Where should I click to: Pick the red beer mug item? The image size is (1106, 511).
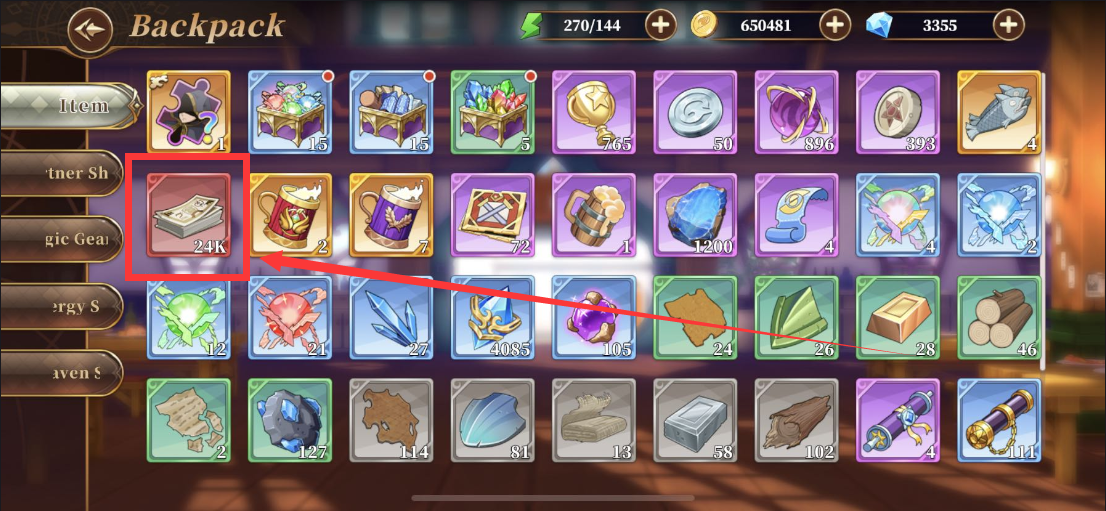pos(290,214)
